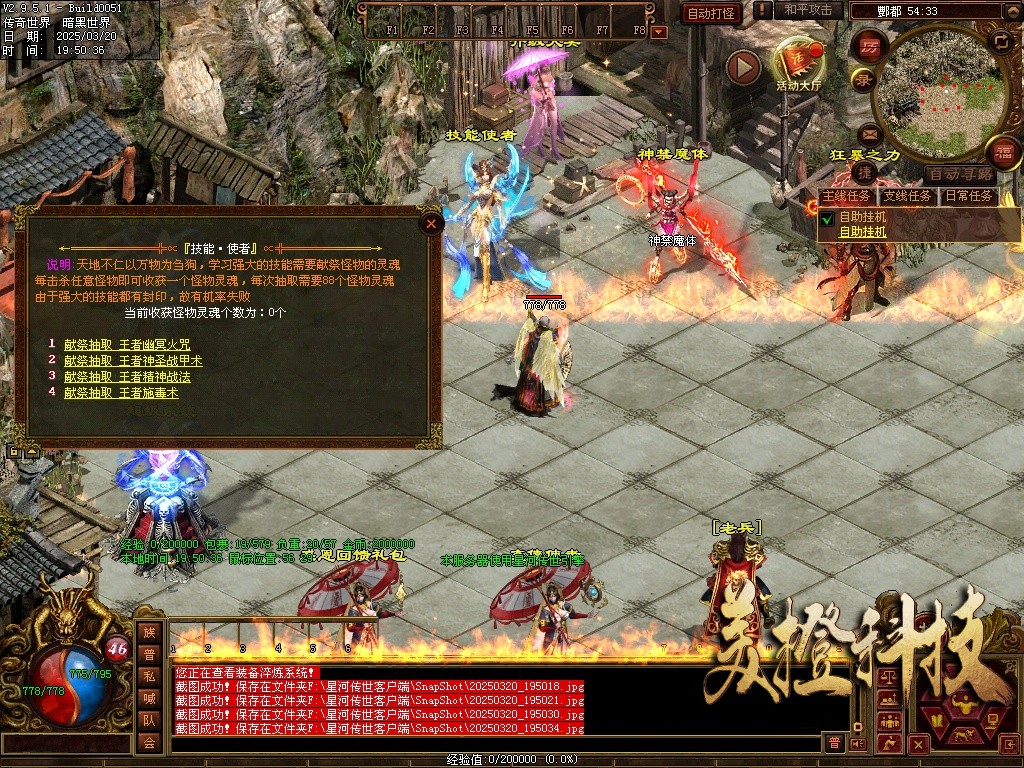Change the 和平攻击 attack mode
Screen dimensions: 1024x768
[808, 10]
